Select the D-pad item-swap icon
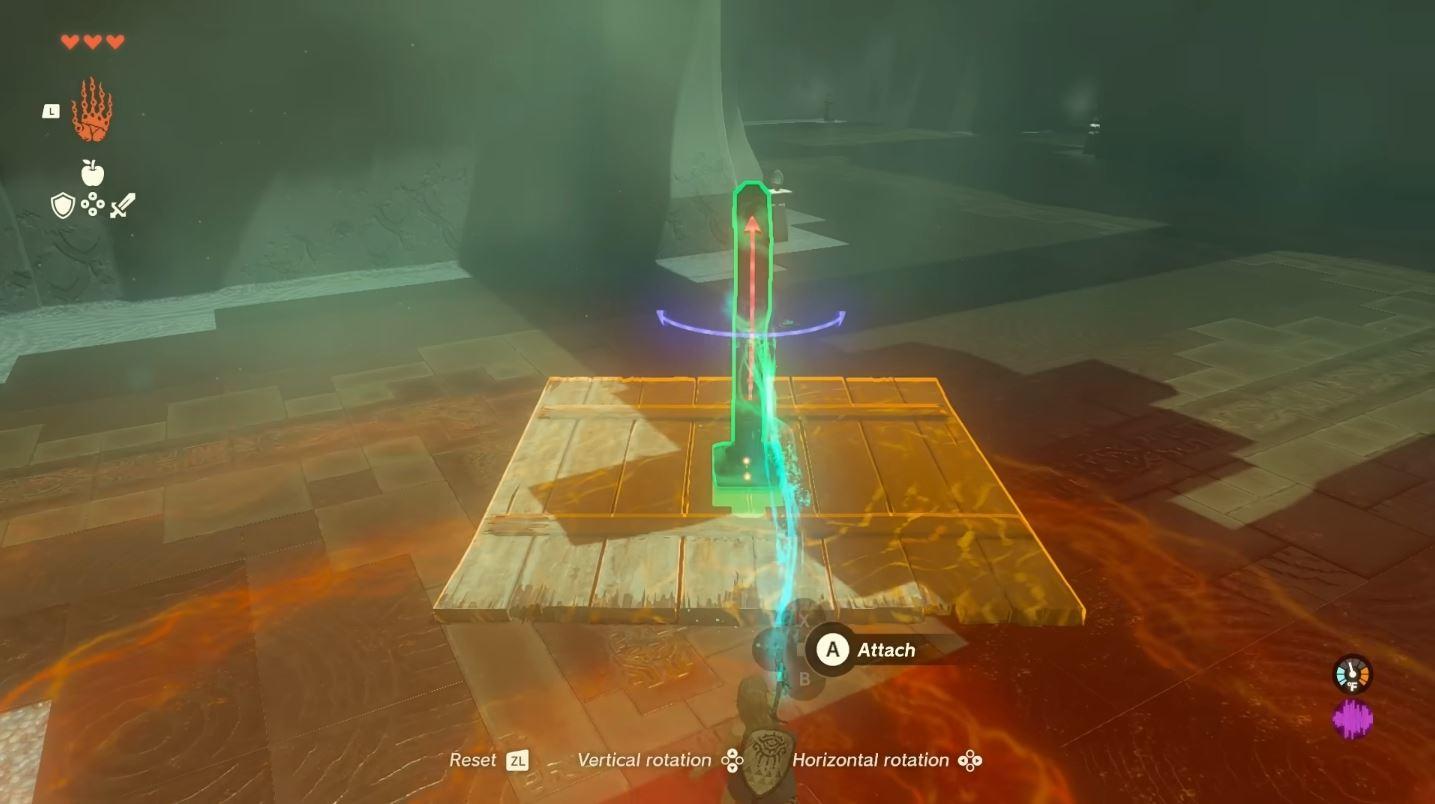This screenshot has height=804, width=1435. point(91,203)
